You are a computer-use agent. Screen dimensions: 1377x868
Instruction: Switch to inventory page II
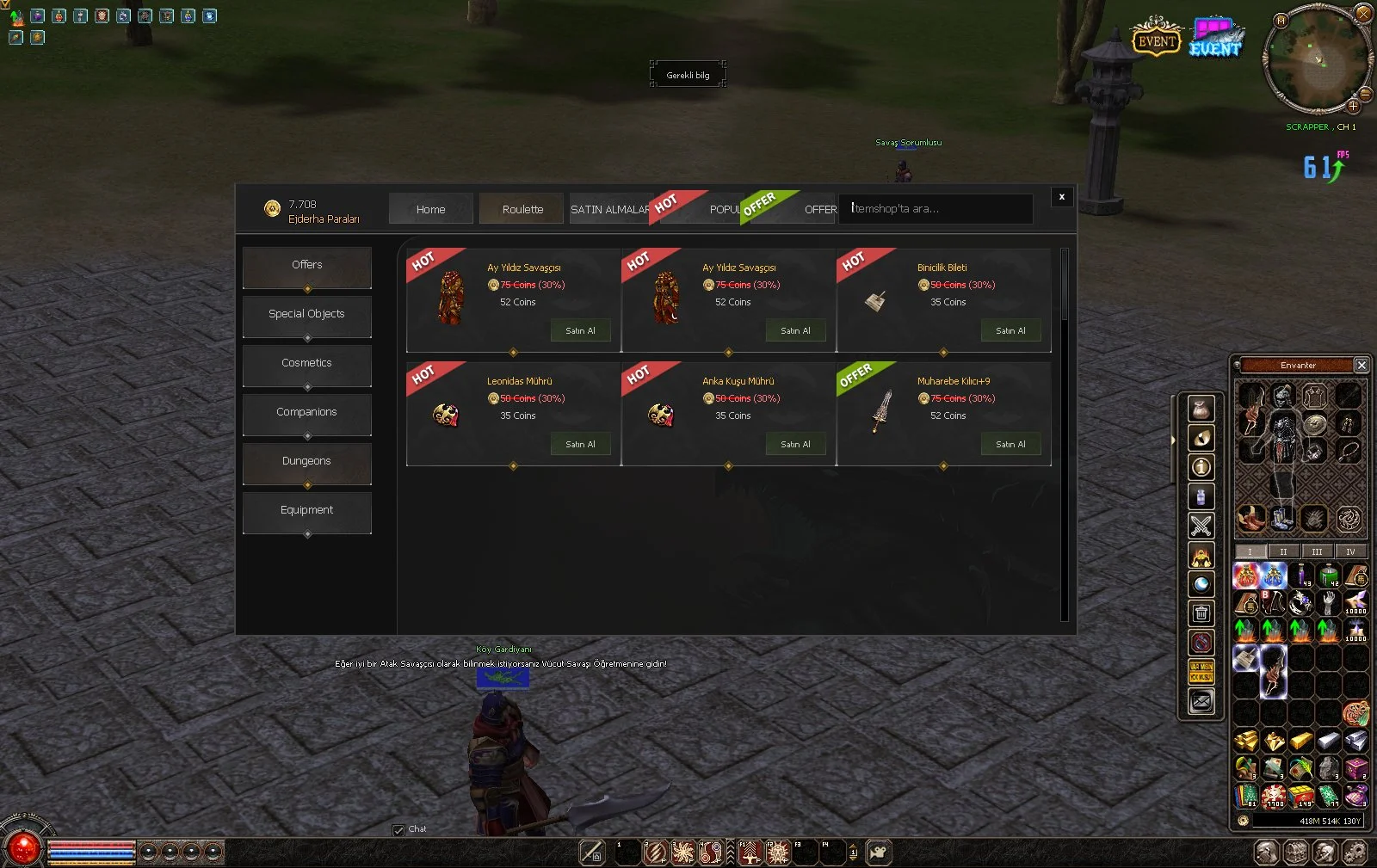click(1283, 552)
